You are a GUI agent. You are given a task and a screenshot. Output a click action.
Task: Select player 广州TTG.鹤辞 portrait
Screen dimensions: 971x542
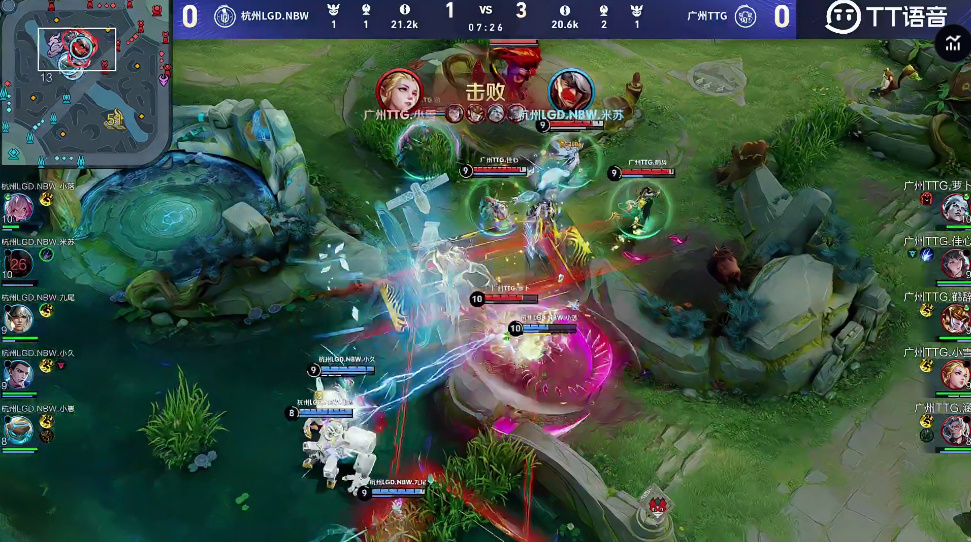[955, 319]
